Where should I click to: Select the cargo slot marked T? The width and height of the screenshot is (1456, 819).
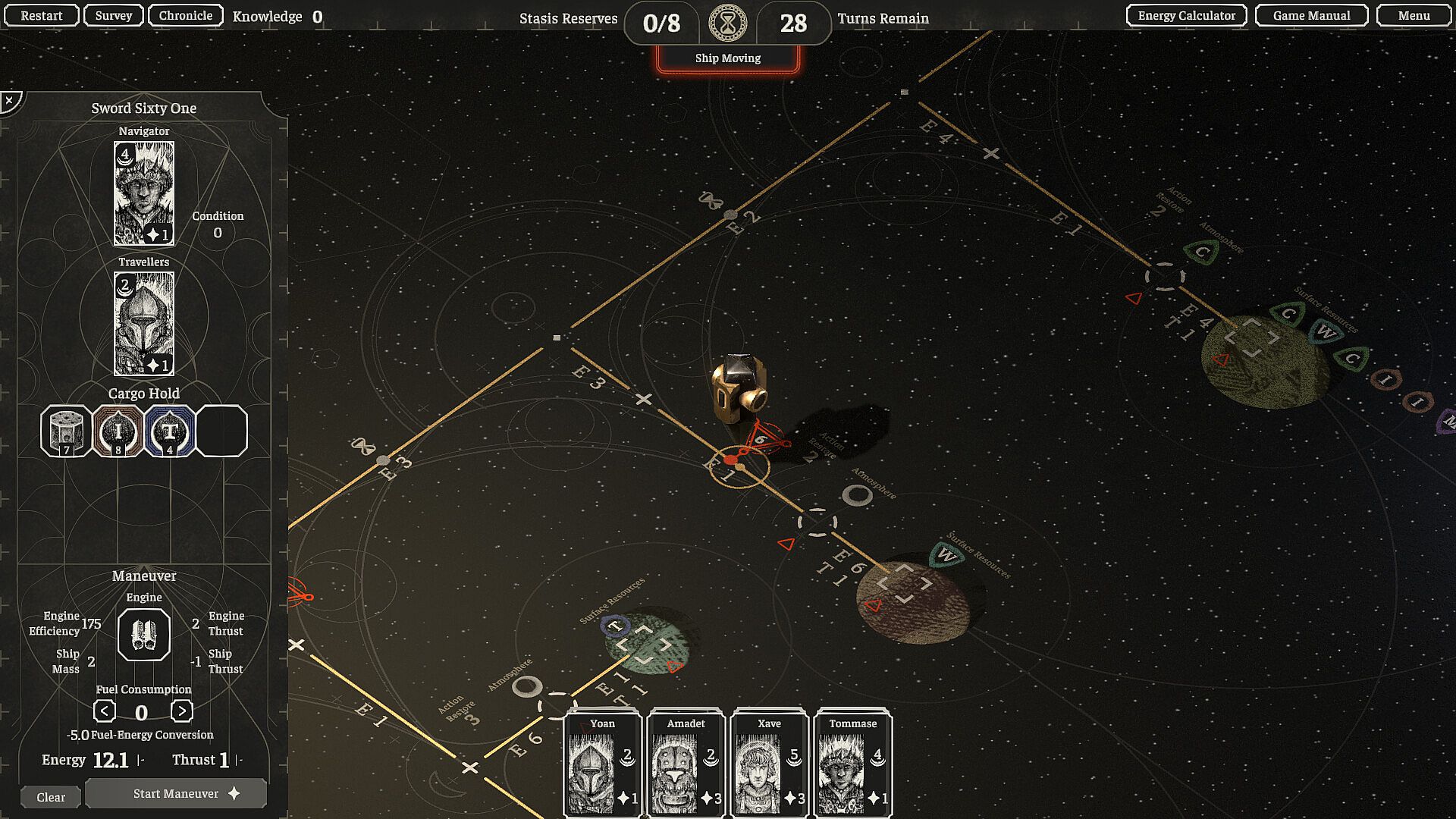point(170,431)
